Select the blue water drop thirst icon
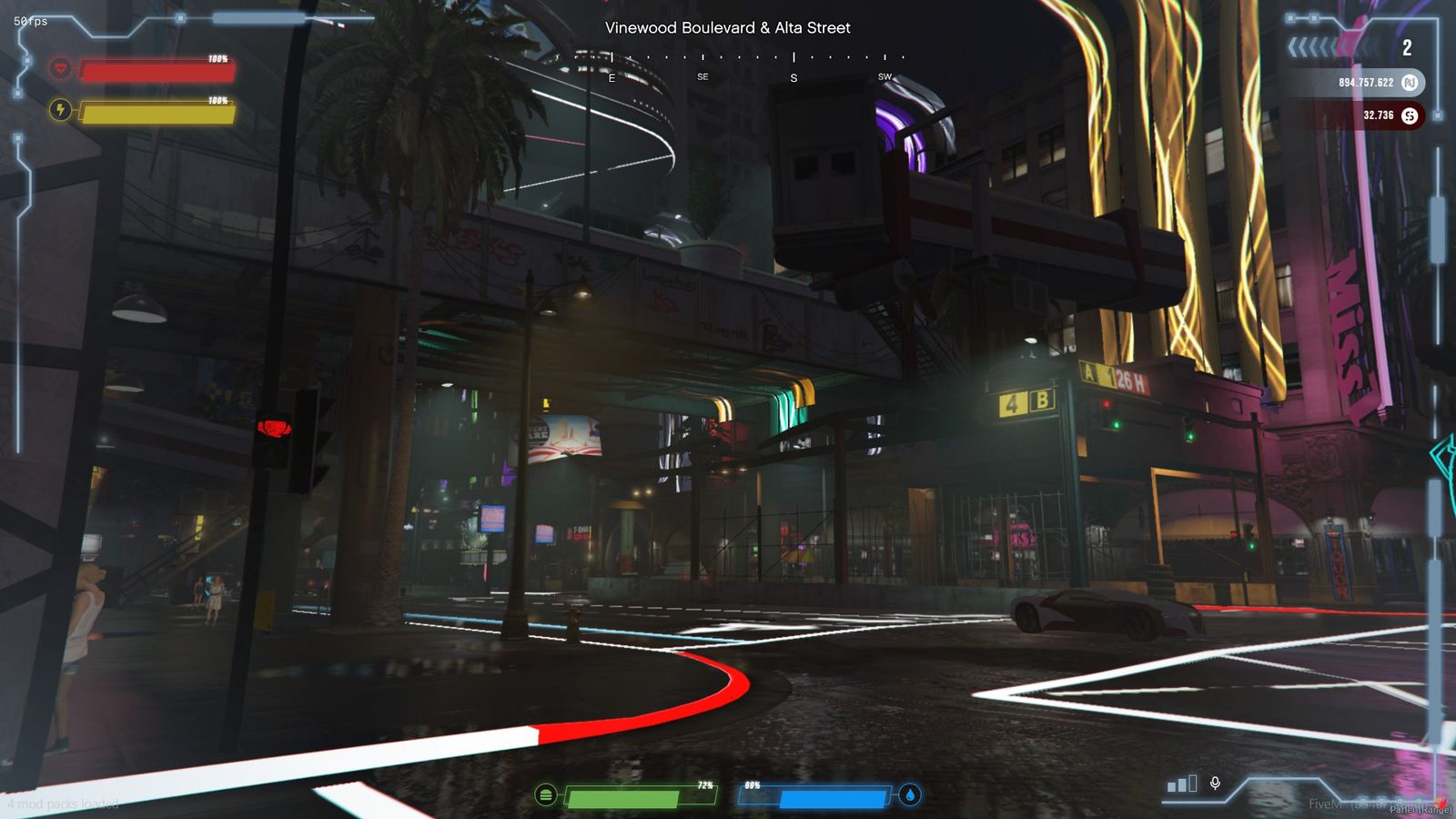The image size is (1456, 819). [x=910, y=794]
